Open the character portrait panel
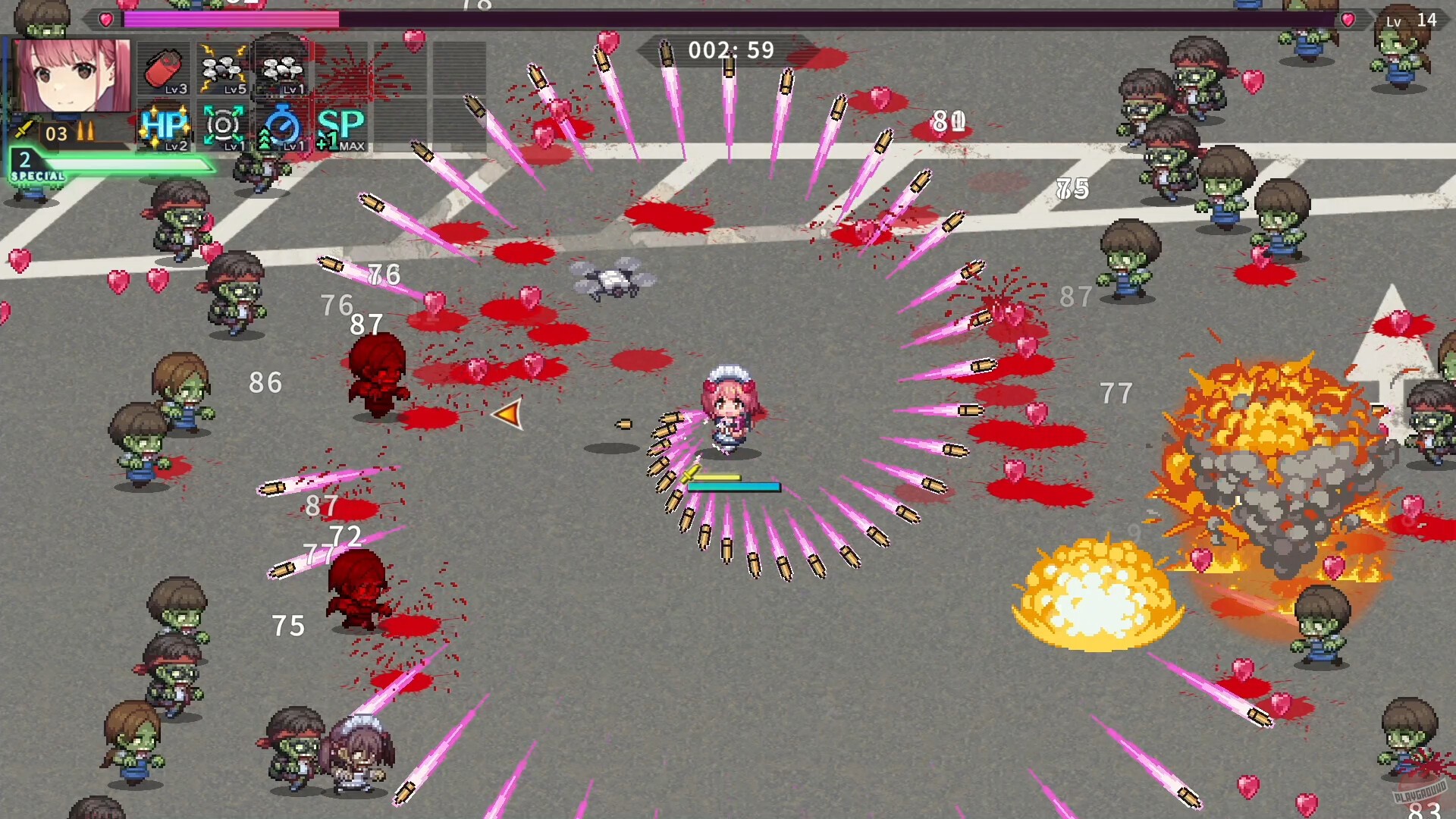 click(72, 76)
